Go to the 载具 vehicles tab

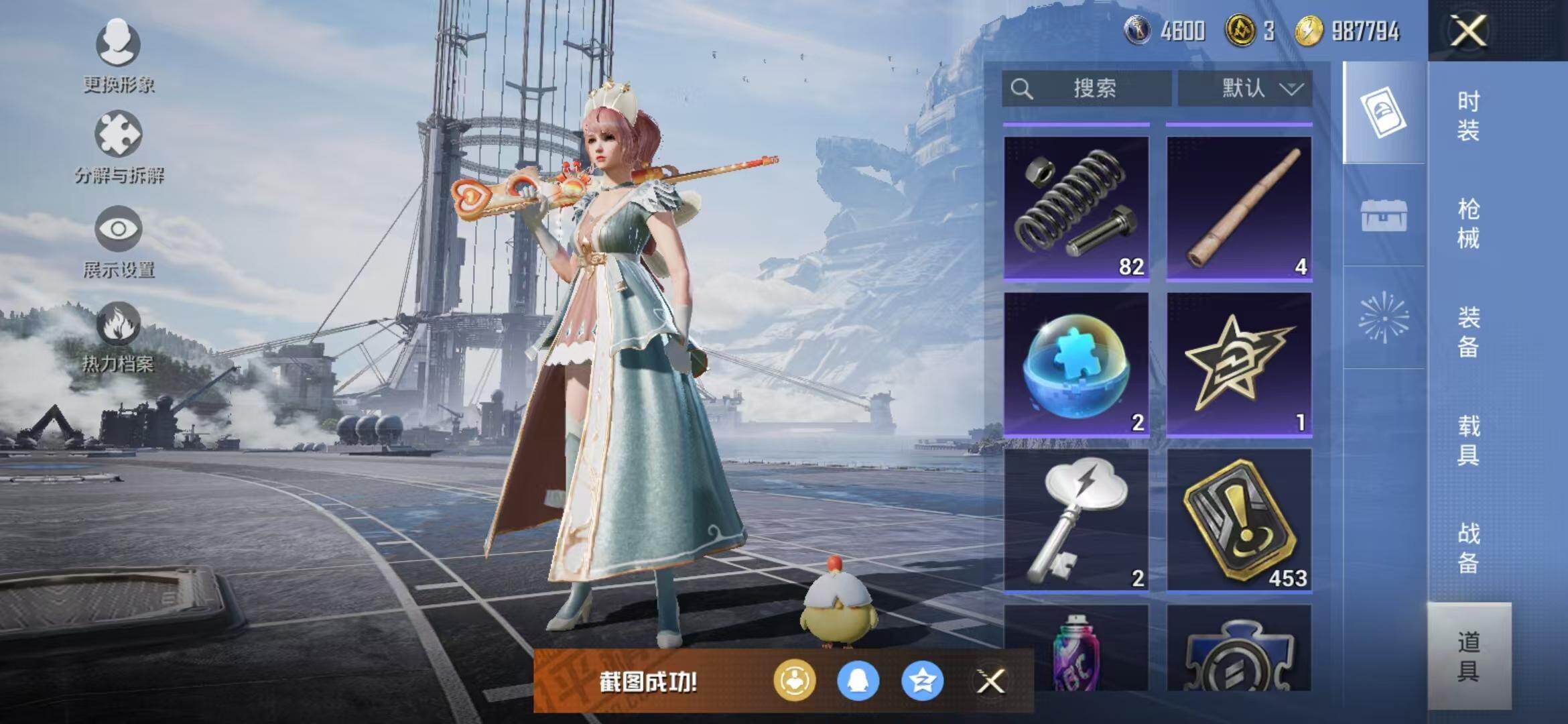[1468, 440]
